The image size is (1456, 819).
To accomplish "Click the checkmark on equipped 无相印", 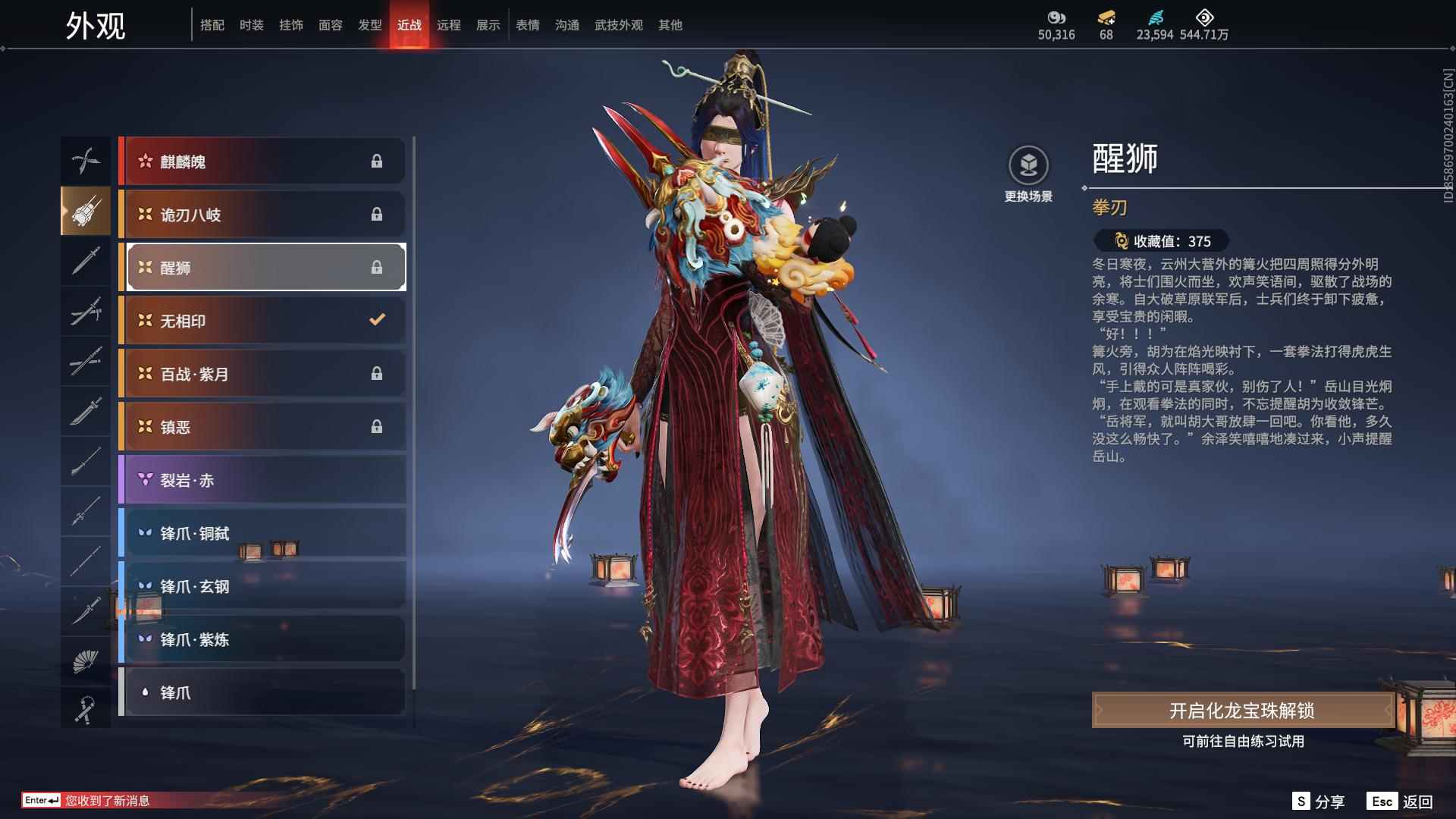I will [x=378, y=320].
